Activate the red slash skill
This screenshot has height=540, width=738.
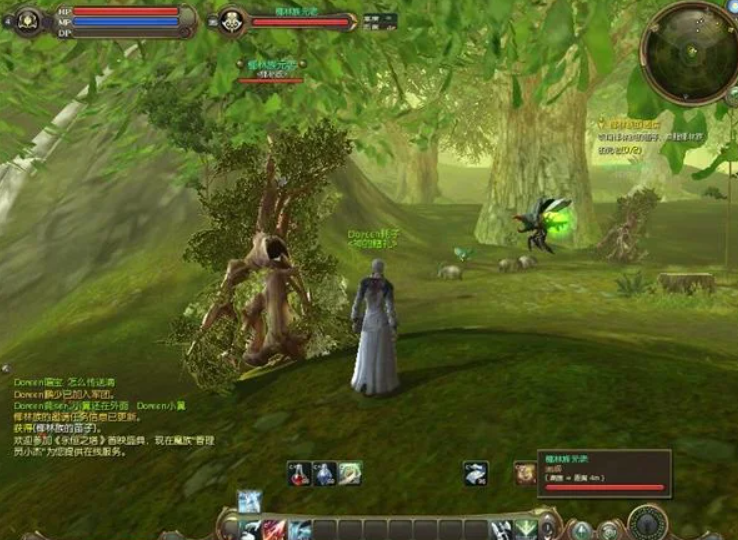(x=275, y=529)
